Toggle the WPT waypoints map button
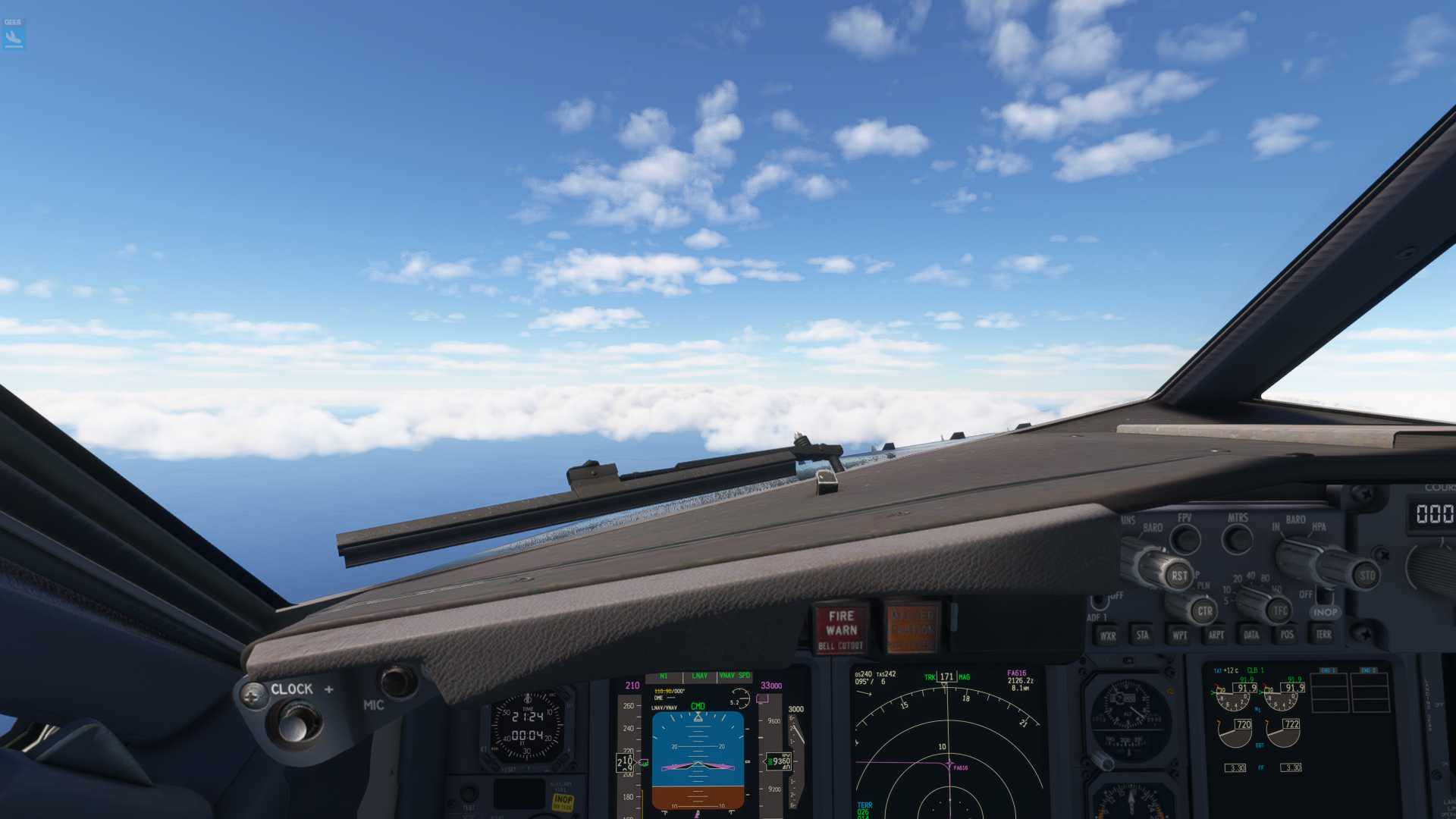1456x819 pixels. (1179, 635)
